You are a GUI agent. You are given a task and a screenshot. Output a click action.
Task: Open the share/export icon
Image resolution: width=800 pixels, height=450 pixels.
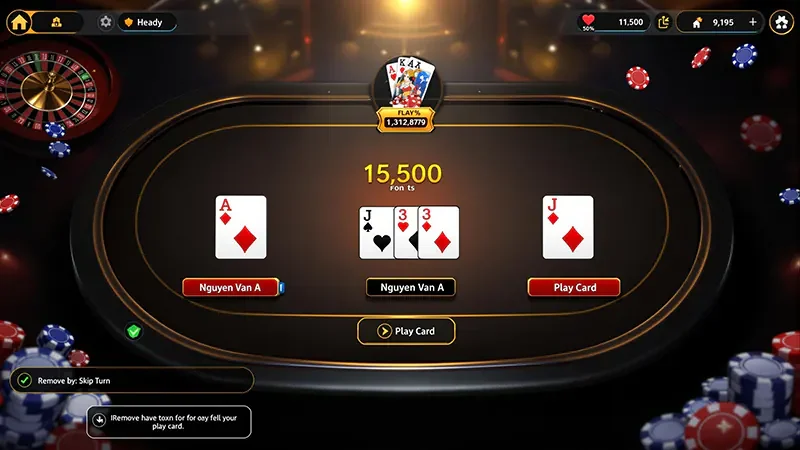pyautogui.click(x=663, y=21)
